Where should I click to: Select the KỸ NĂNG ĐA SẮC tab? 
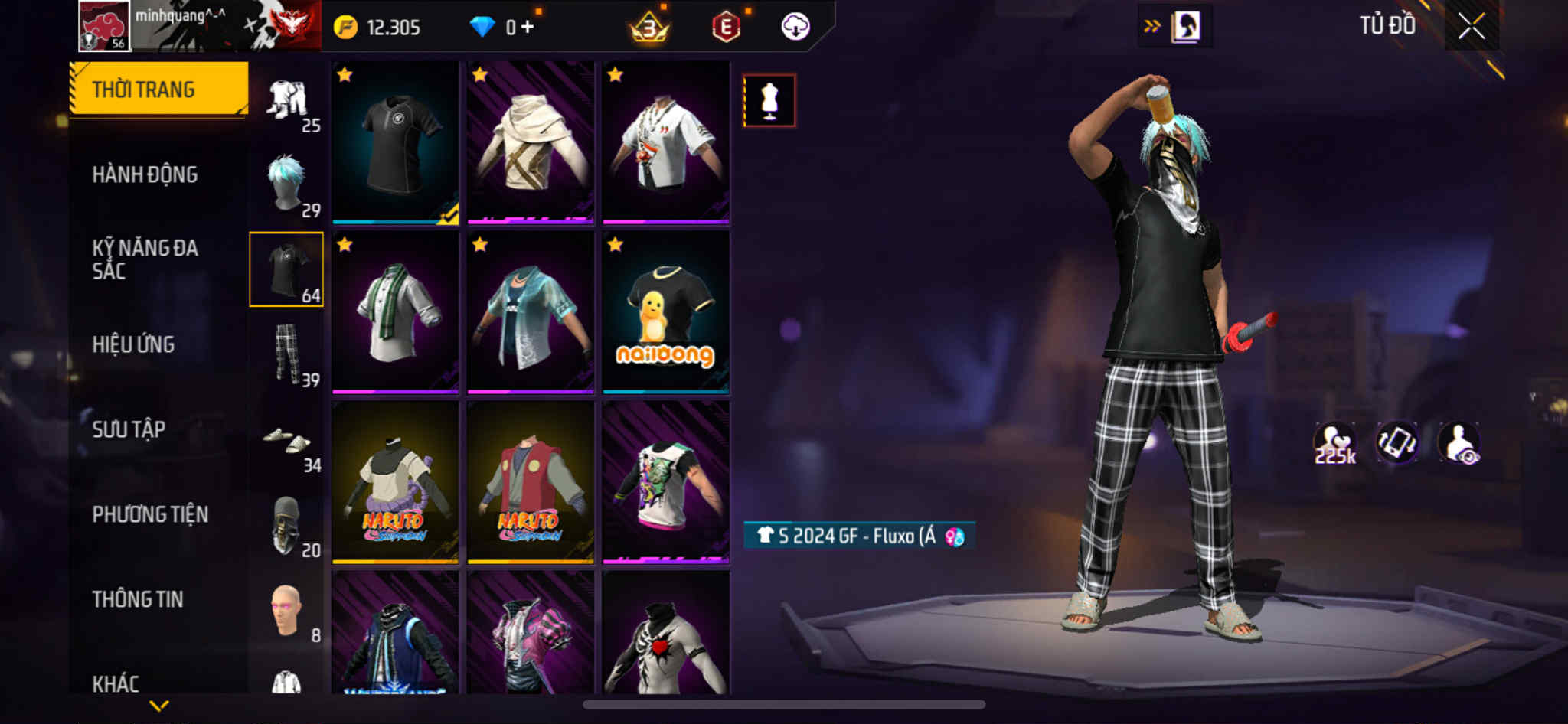tap(145, 259)
